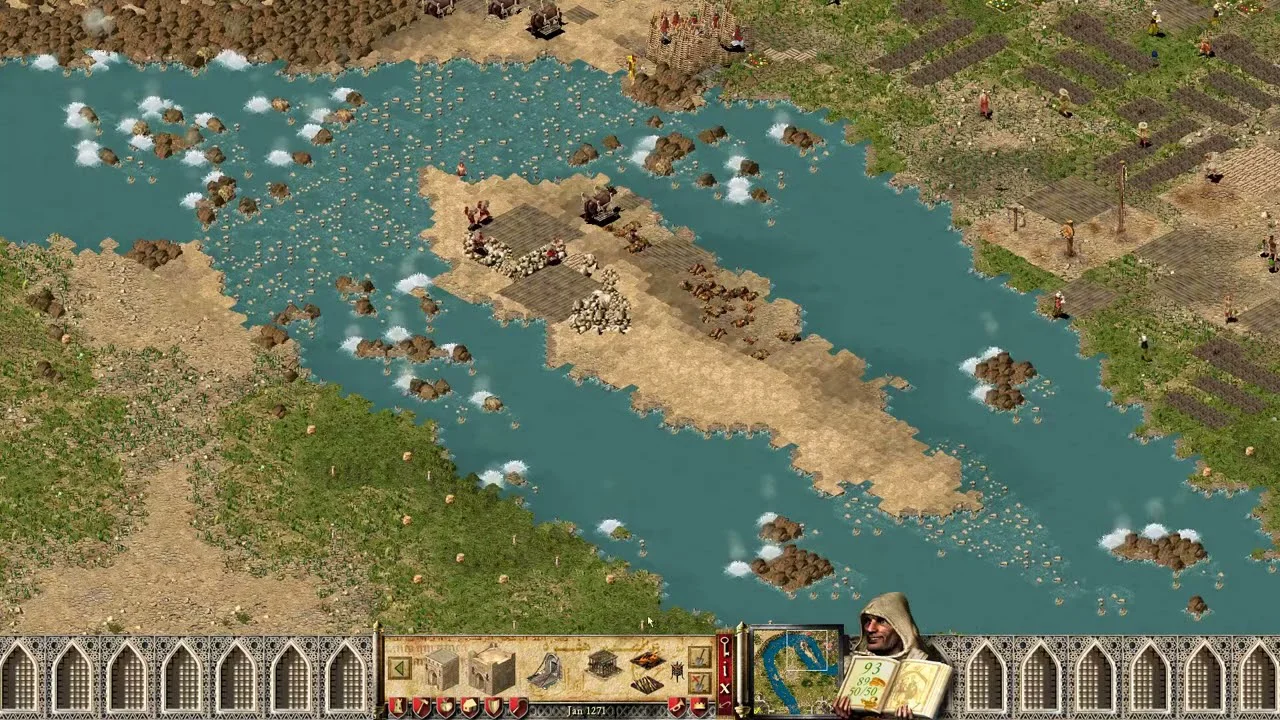Open the shield weapons buildings tab

point(493,707)
